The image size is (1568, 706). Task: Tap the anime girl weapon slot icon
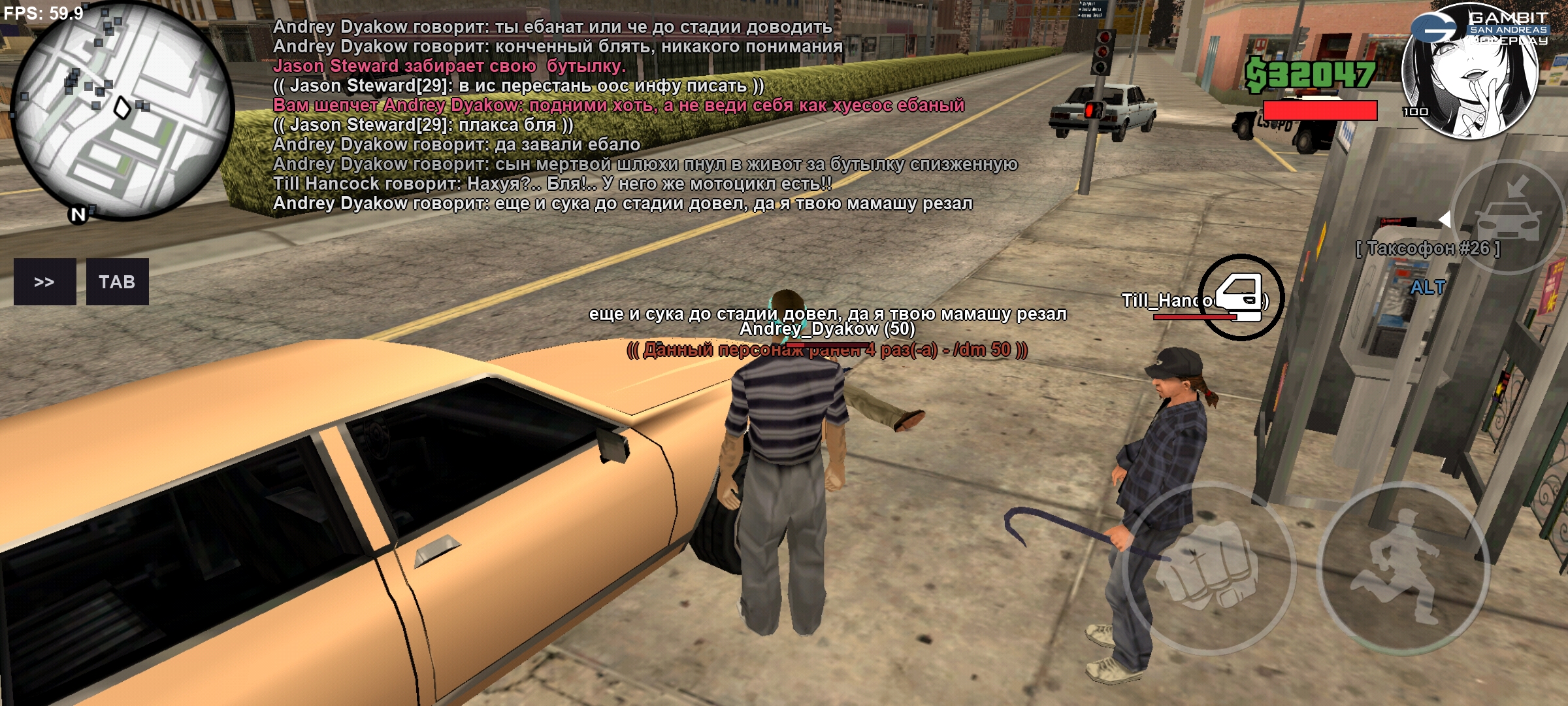click(1471, 72)
